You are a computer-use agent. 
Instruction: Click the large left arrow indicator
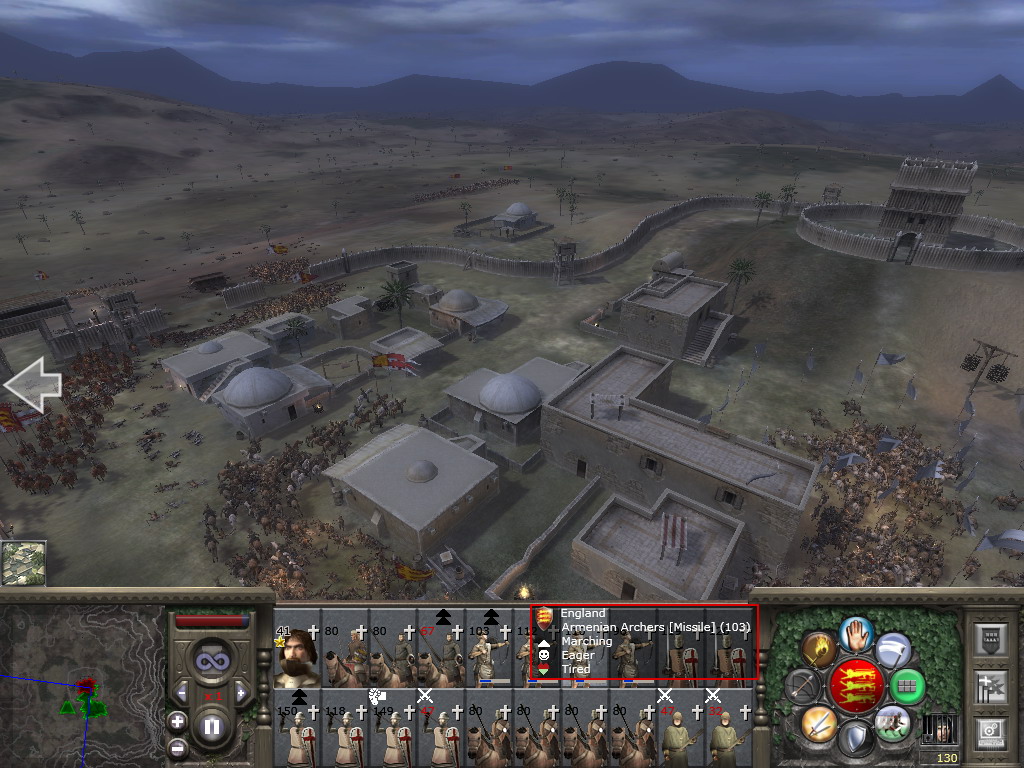[x=33, y=385]
